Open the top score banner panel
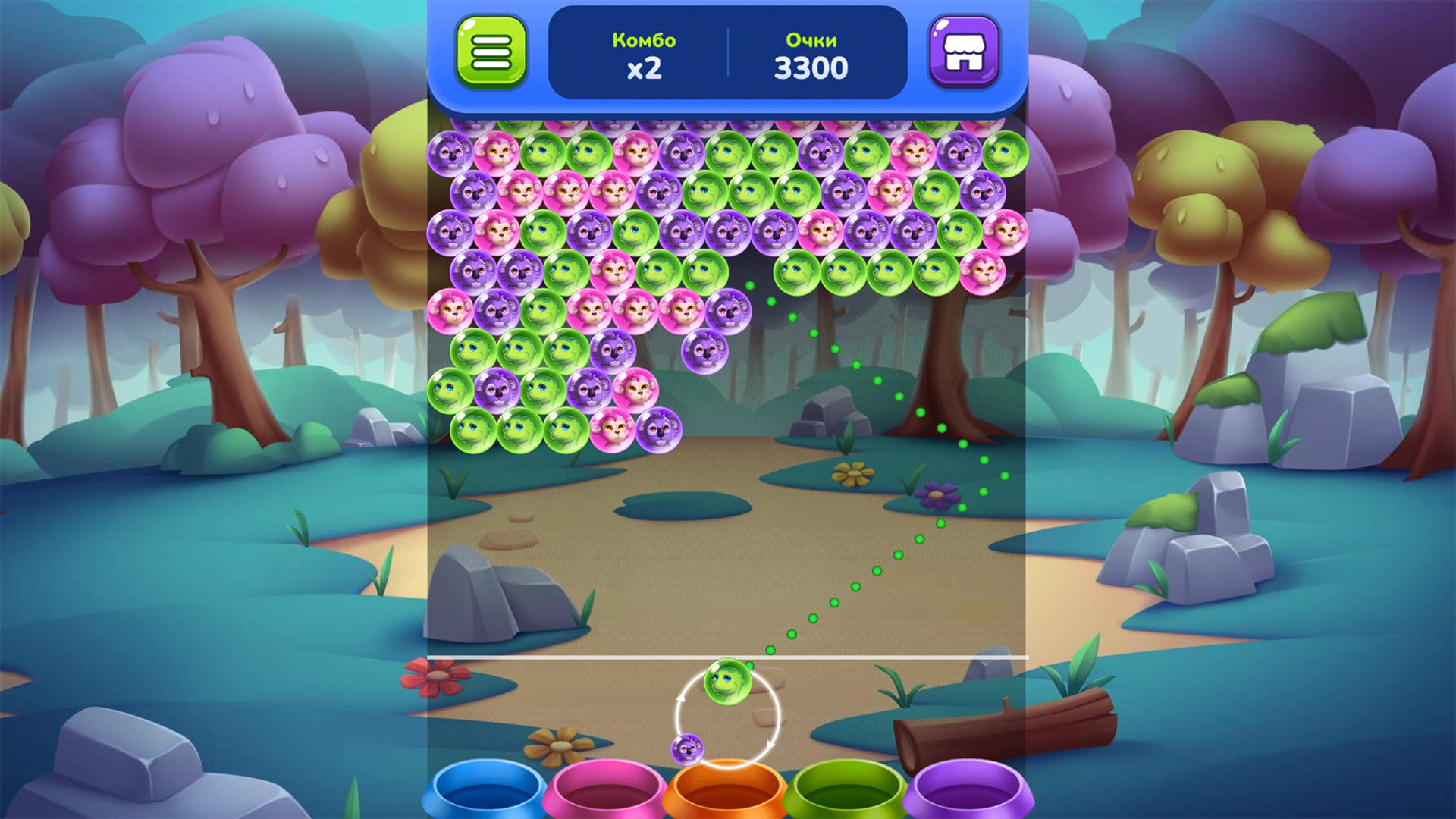Image resolution: width=1456 pixels, height=819 pixels. coord(726,53)
